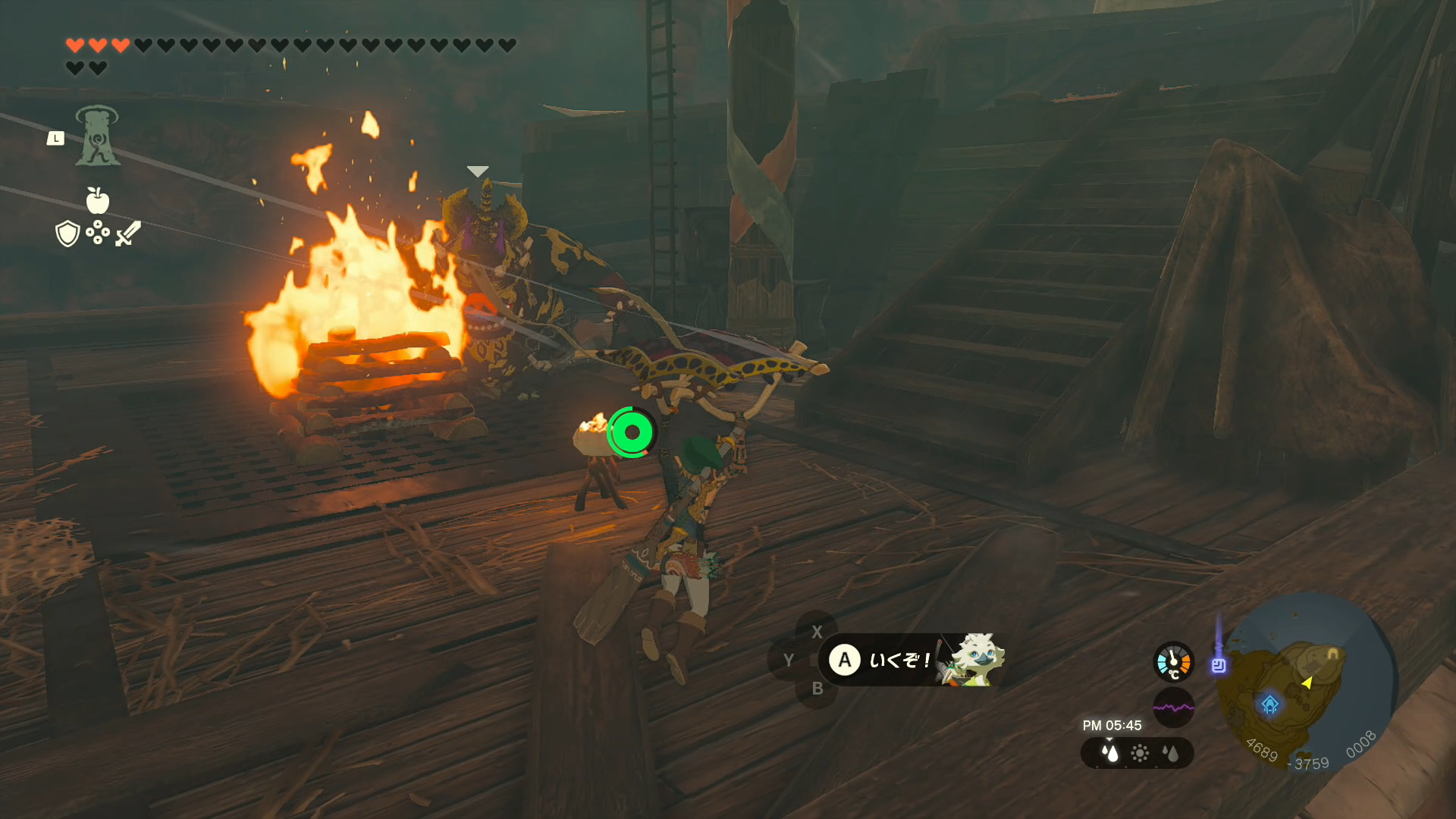The height and width of the screenshot is (819, 1456).
Task: Check the temperature gauge icon
Action: (1173, 661)
